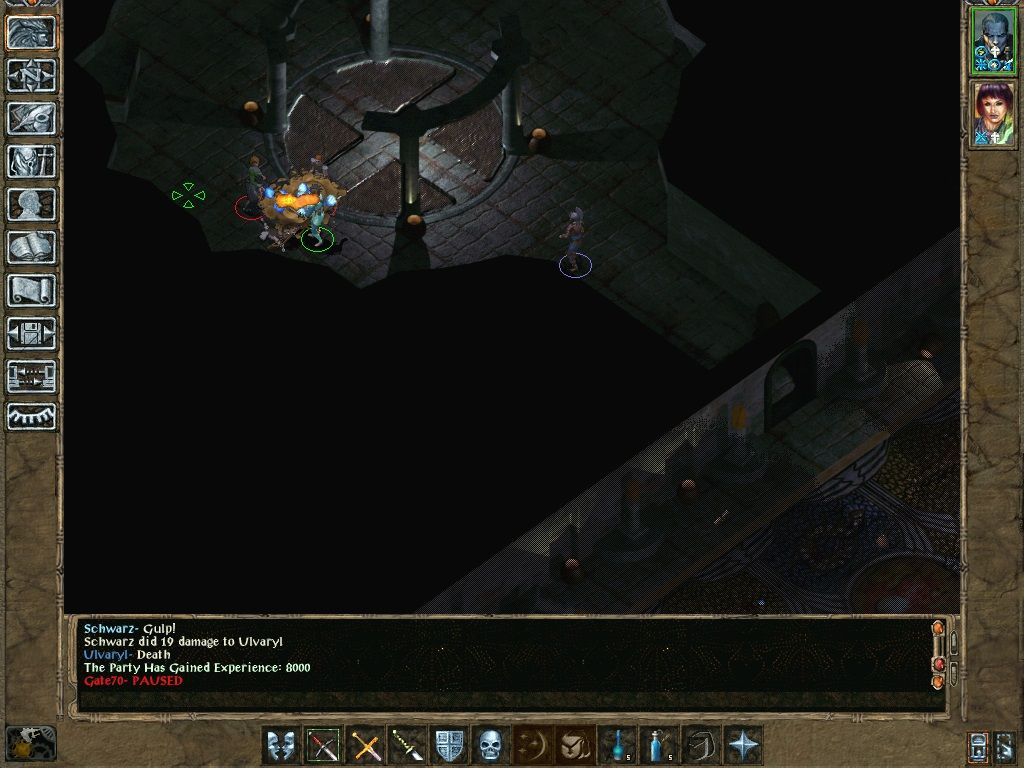The image size is (1024, 768).
Task: Open the options floppy disk button
Action: tap(32, 333)
